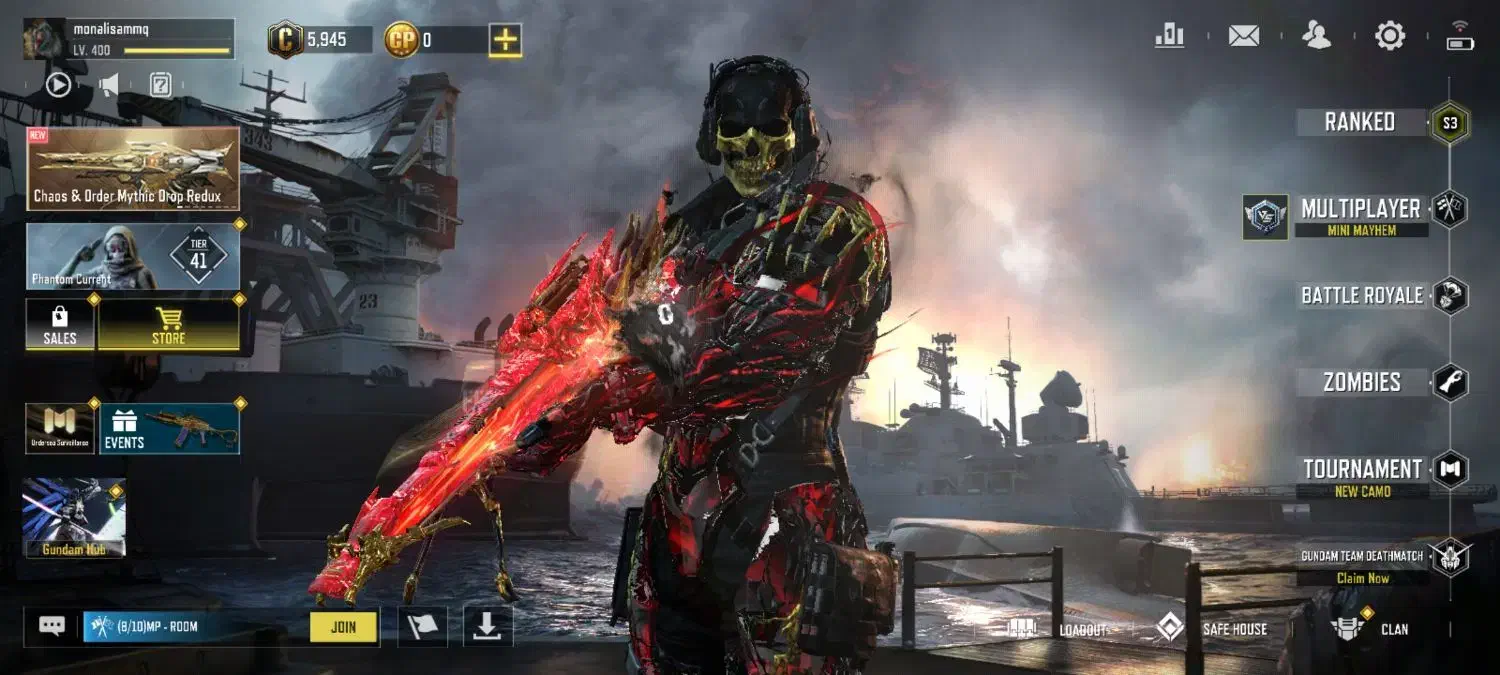Open the Store
1500x675 pixels.
(x=168, y=326)
